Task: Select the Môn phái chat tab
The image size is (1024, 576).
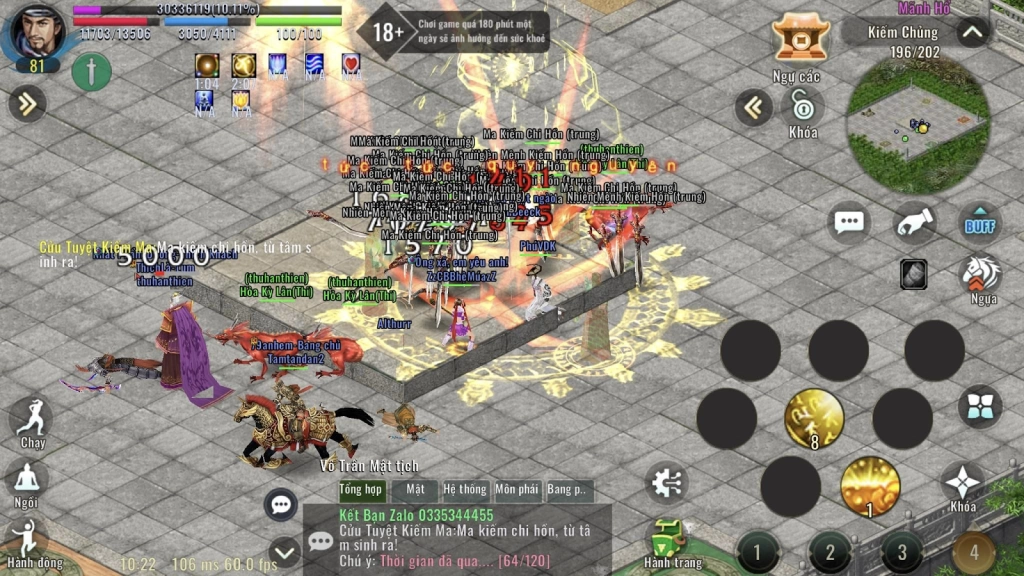Action: [516, 490]
